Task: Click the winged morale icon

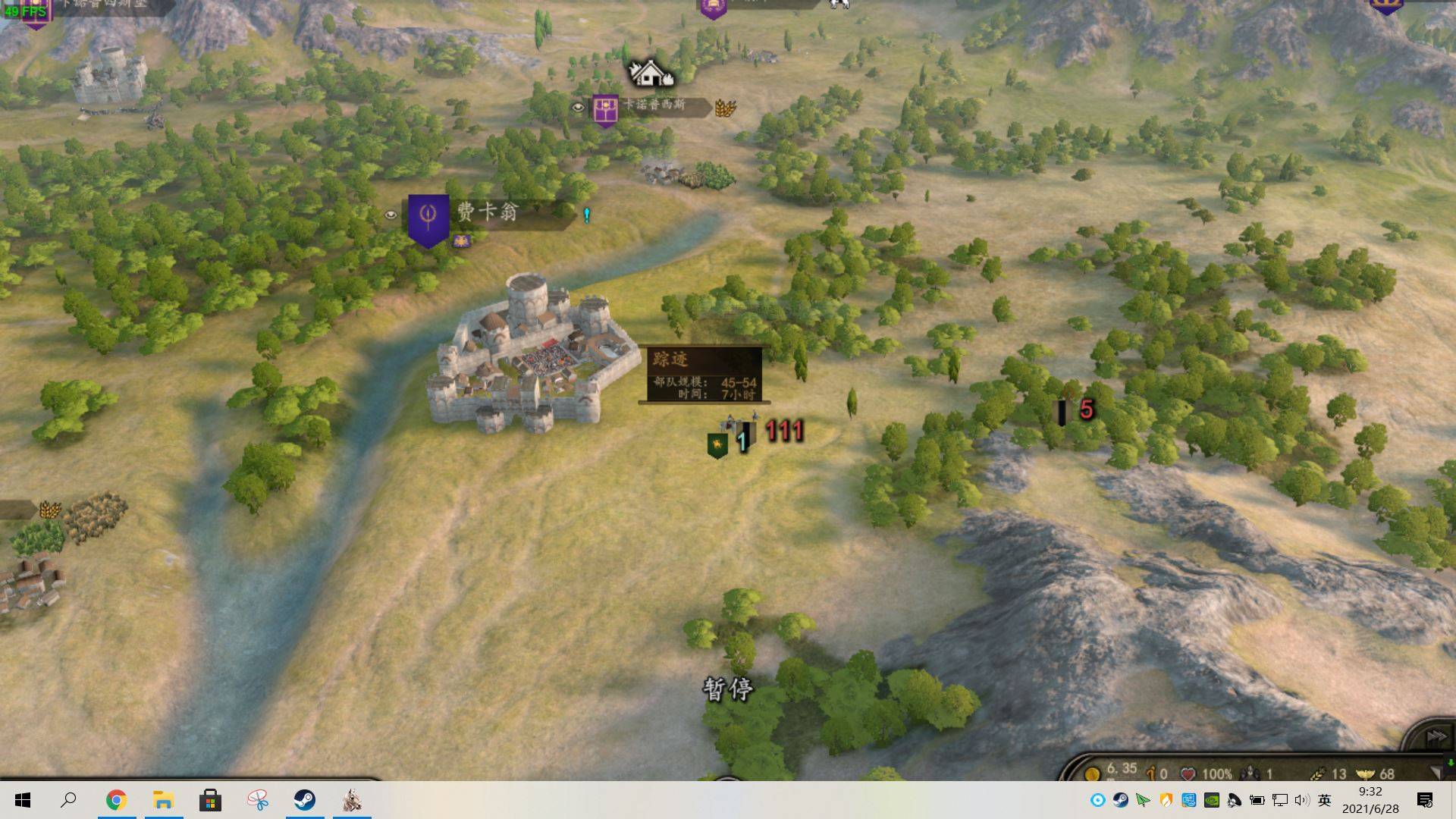Action: click(1365, 774)
